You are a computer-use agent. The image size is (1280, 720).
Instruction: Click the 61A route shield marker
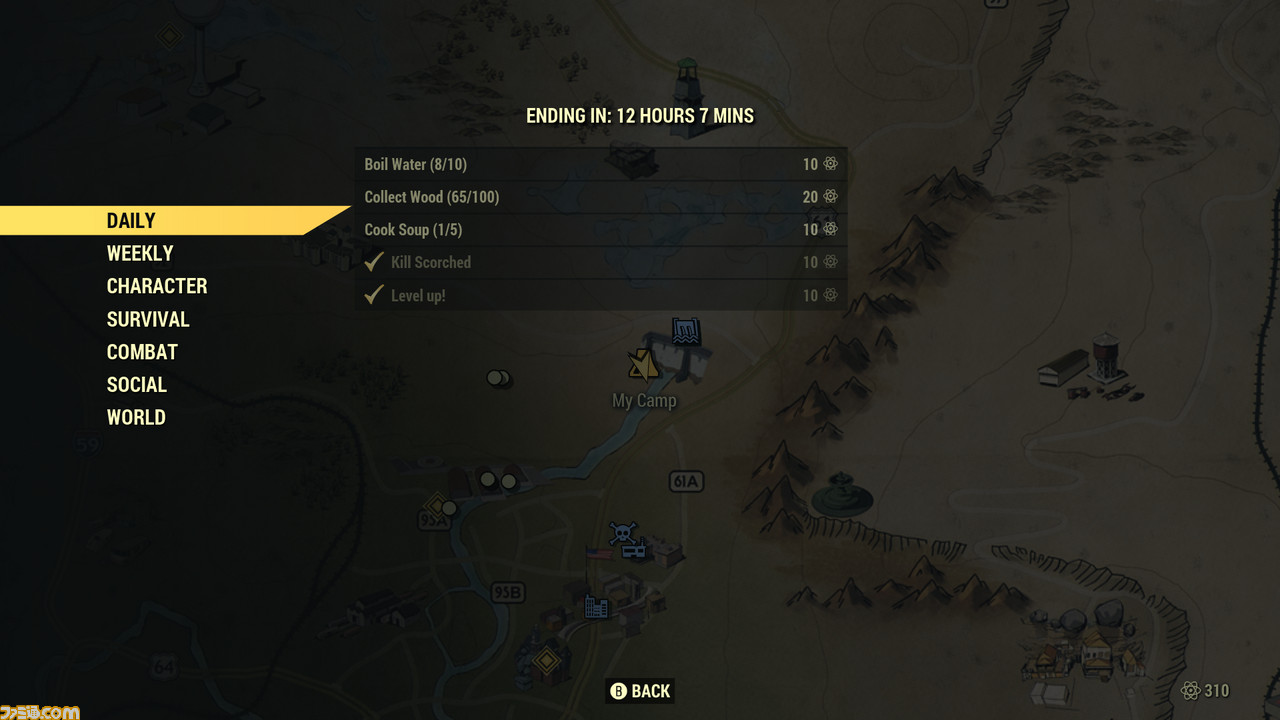coord(687,481)
